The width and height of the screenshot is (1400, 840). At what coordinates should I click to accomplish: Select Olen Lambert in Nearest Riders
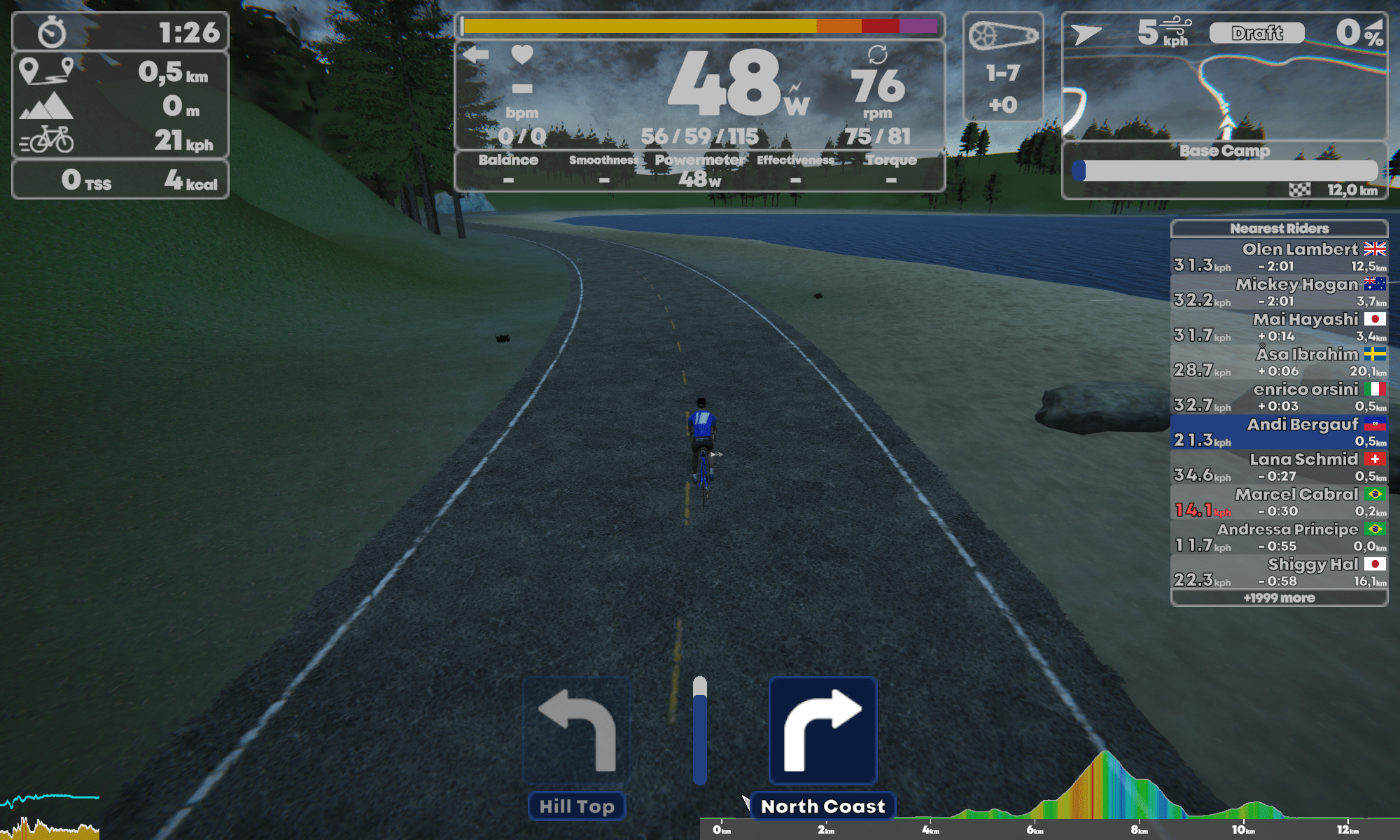1279,257
